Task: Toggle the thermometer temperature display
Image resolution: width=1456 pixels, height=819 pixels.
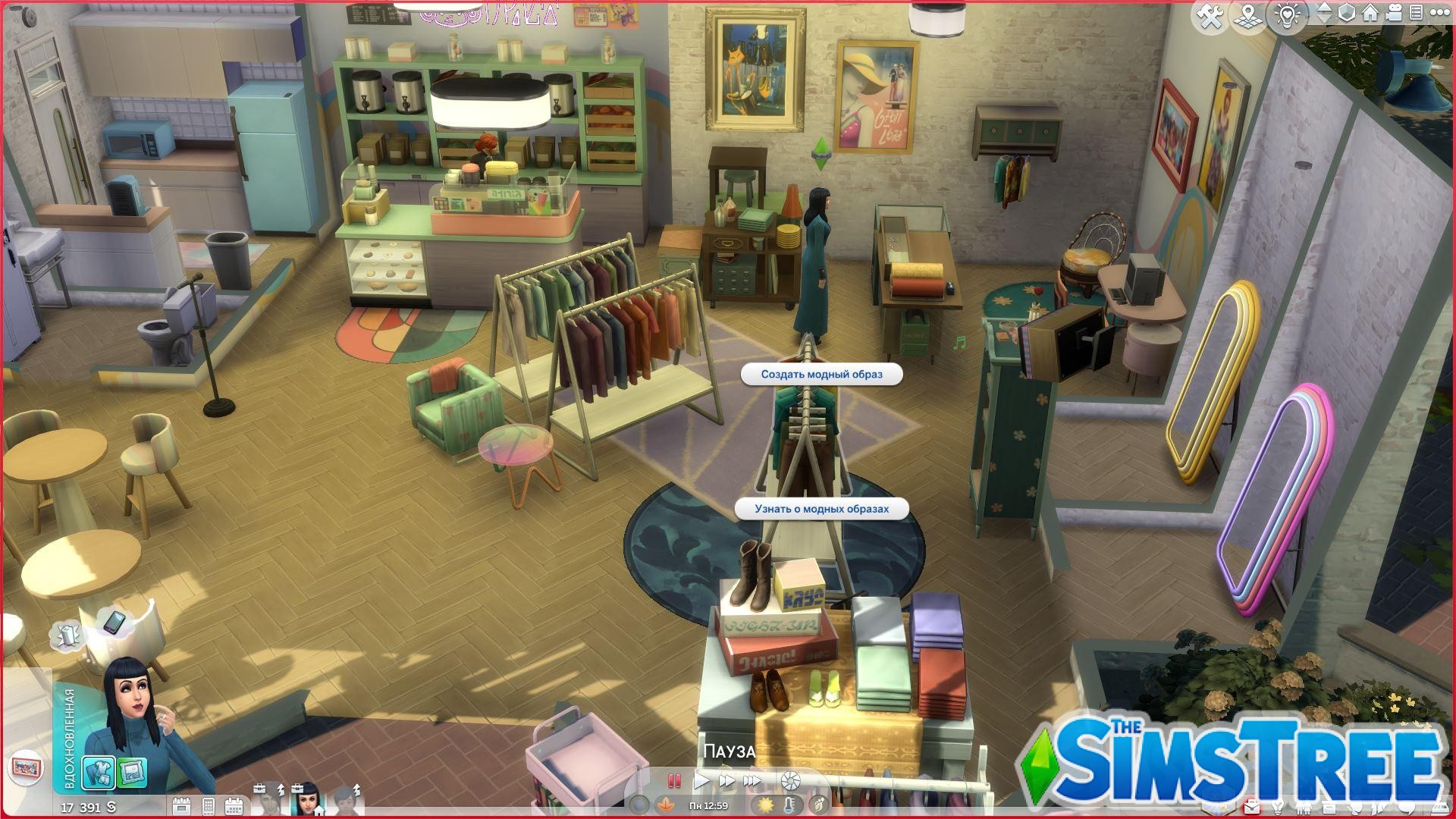Action: pos(789,805)
